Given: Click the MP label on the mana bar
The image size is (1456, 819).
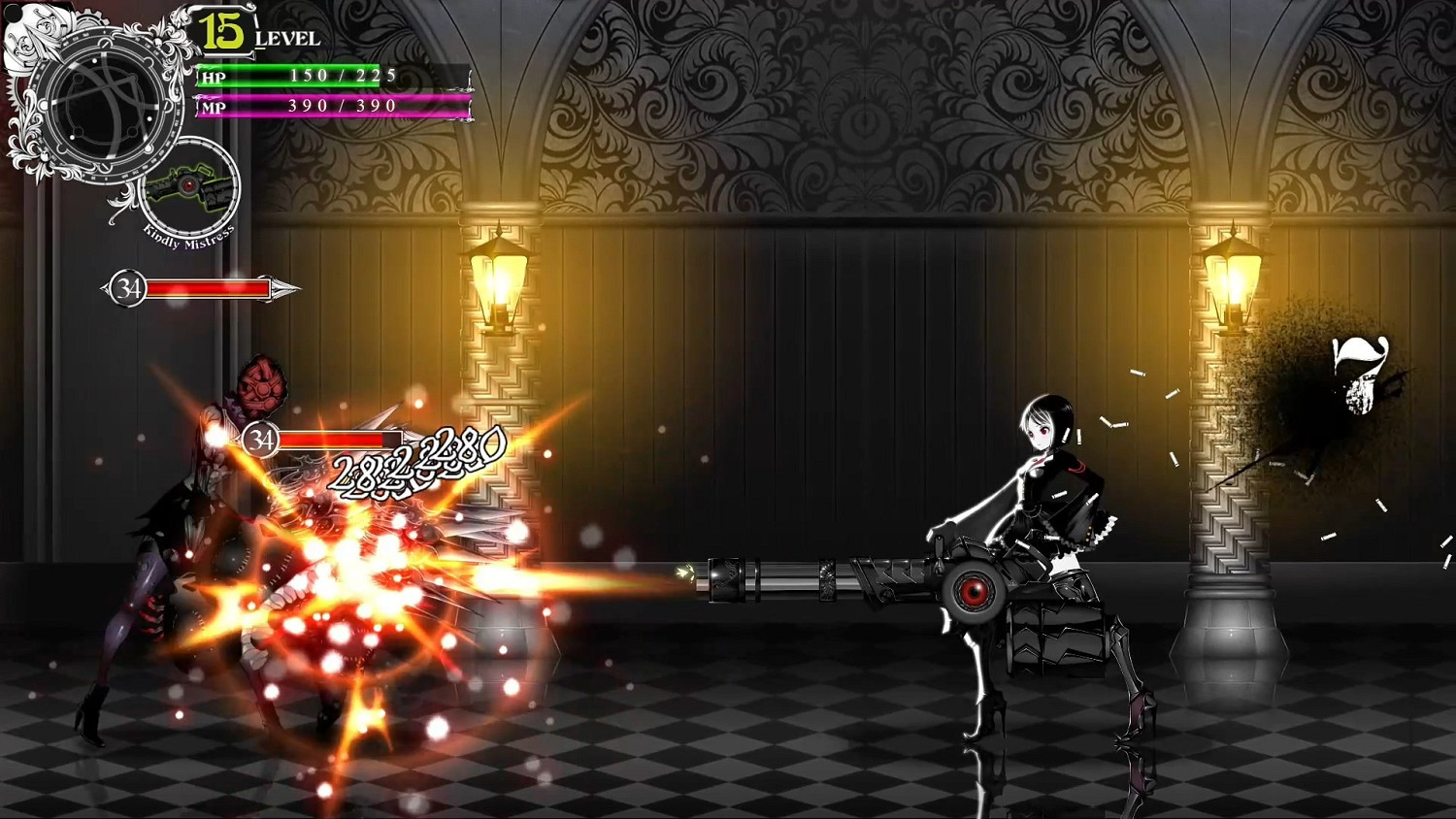Looking at the screenshot, I should [x=212, y=106].
